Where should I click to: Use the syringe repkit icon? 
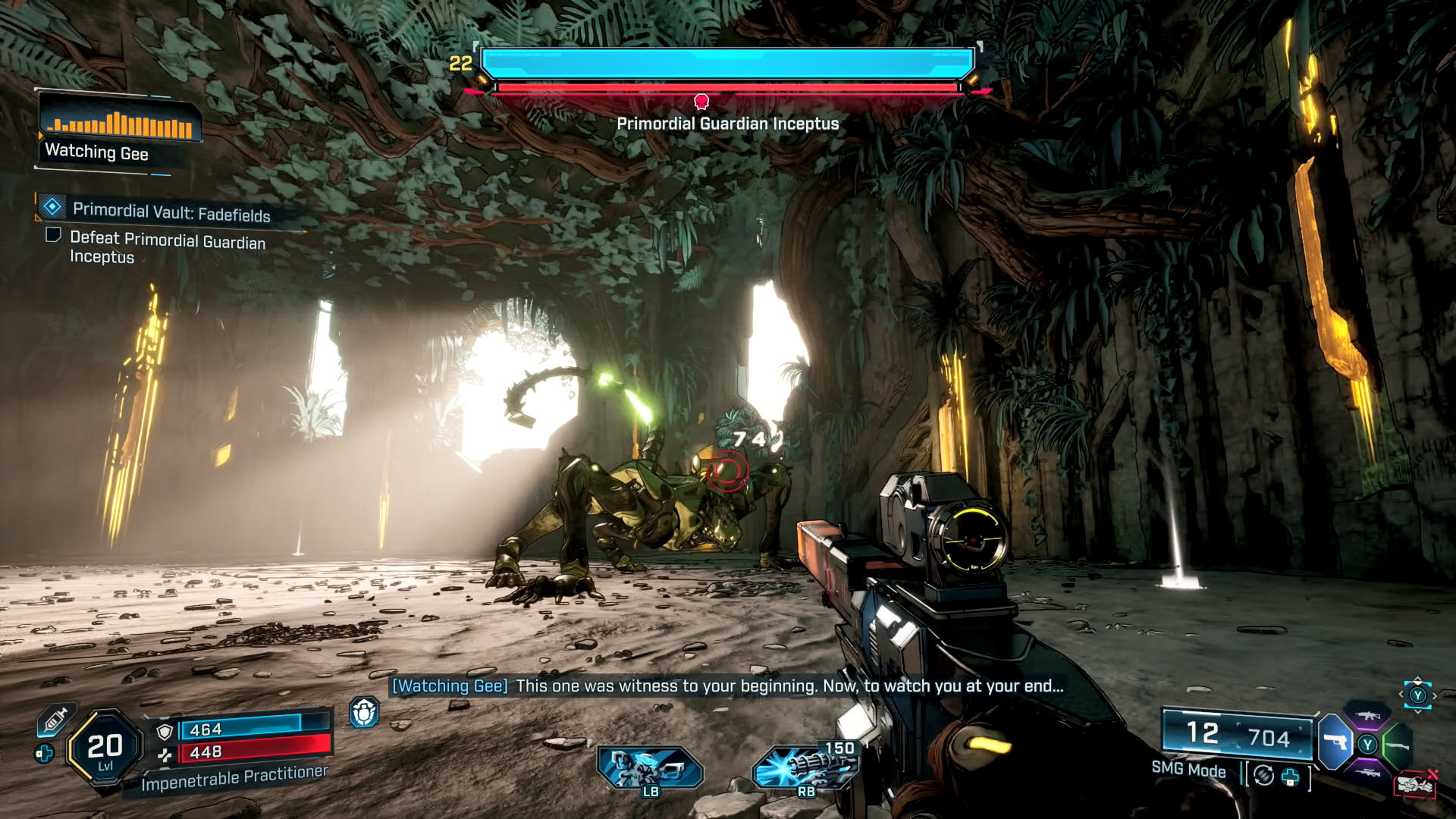55,720
